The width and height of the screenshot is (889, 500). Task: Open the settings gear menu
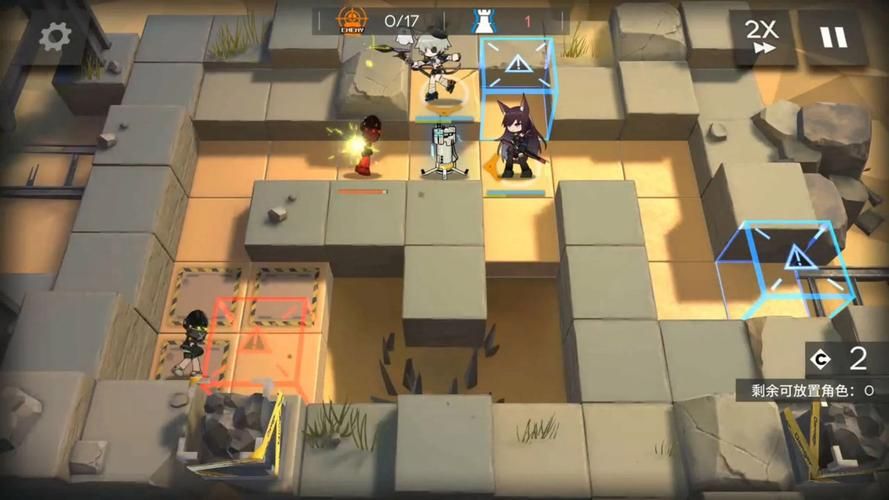pyautogui.click(x=55, y=37)
